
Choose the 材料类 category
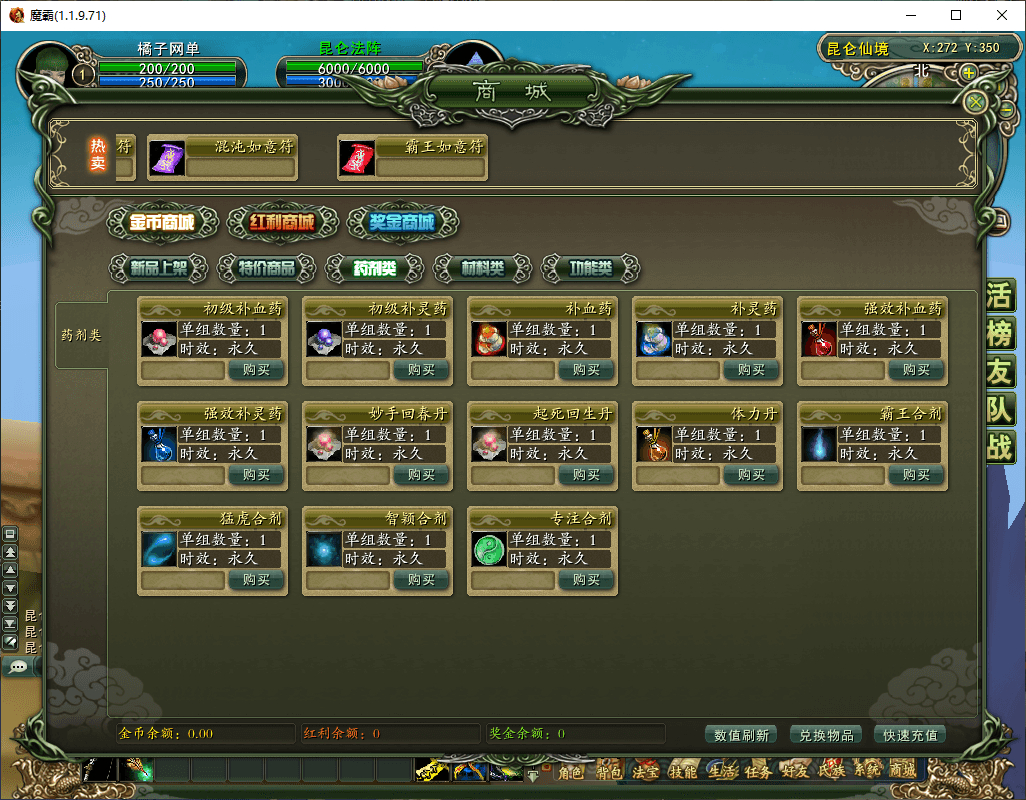click(482, 268)
